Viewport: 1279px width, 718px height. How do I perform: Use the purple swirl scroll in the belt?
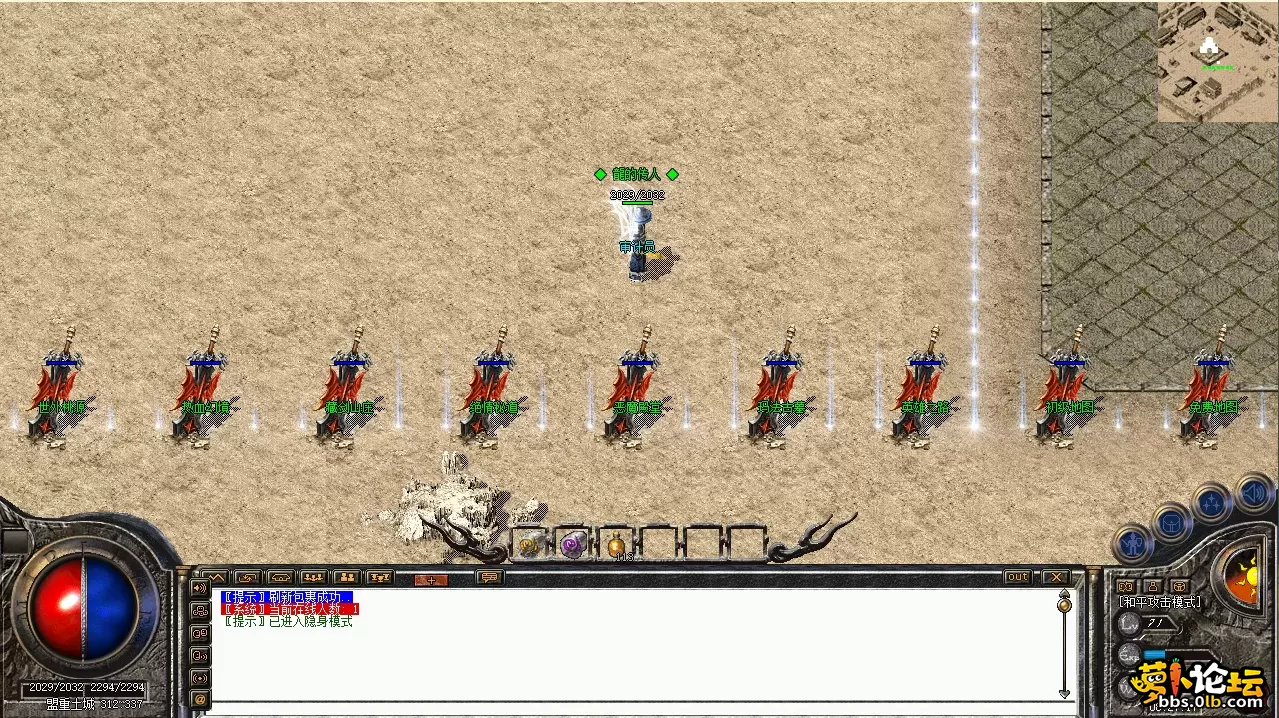573,544
